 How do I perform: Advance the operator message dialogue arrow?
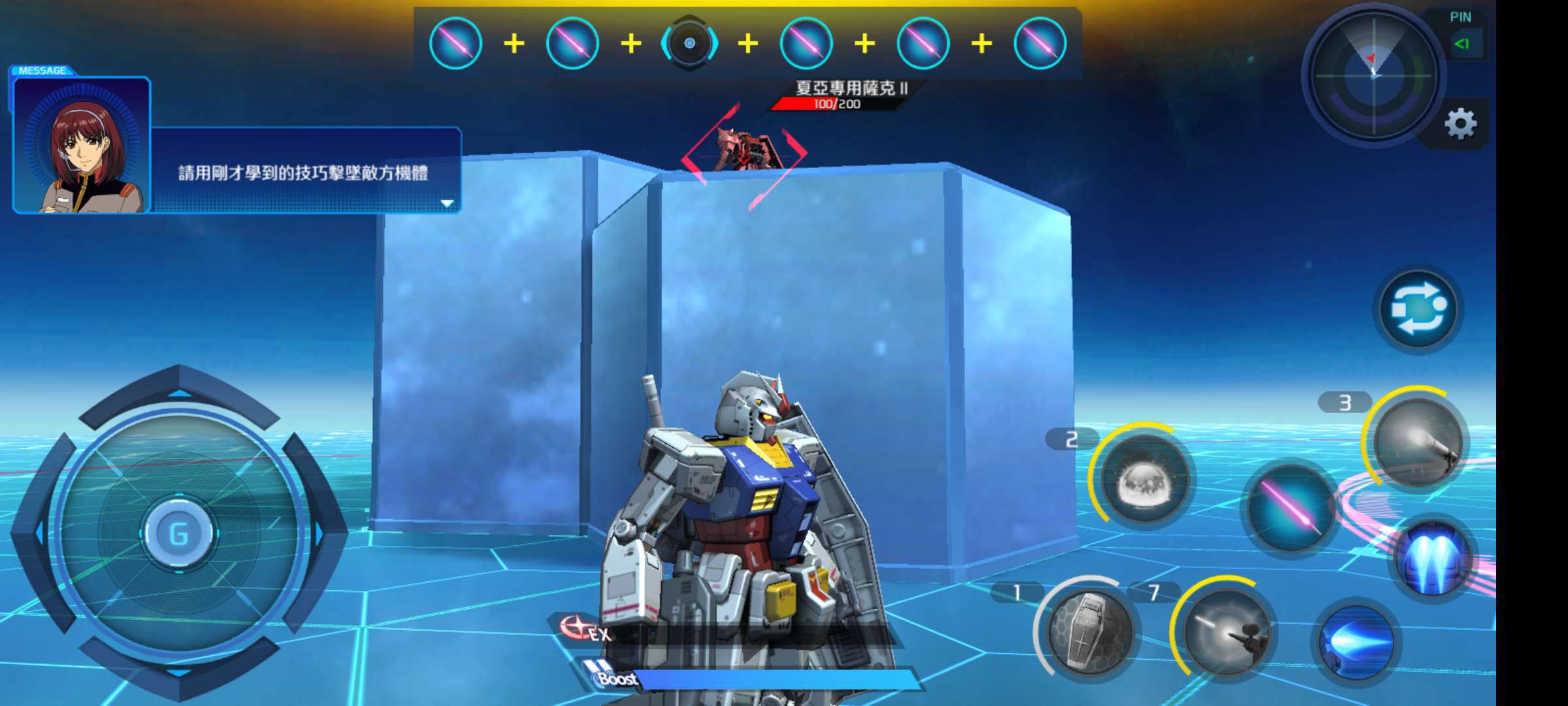pyautogui.click(x=447, y=203)
